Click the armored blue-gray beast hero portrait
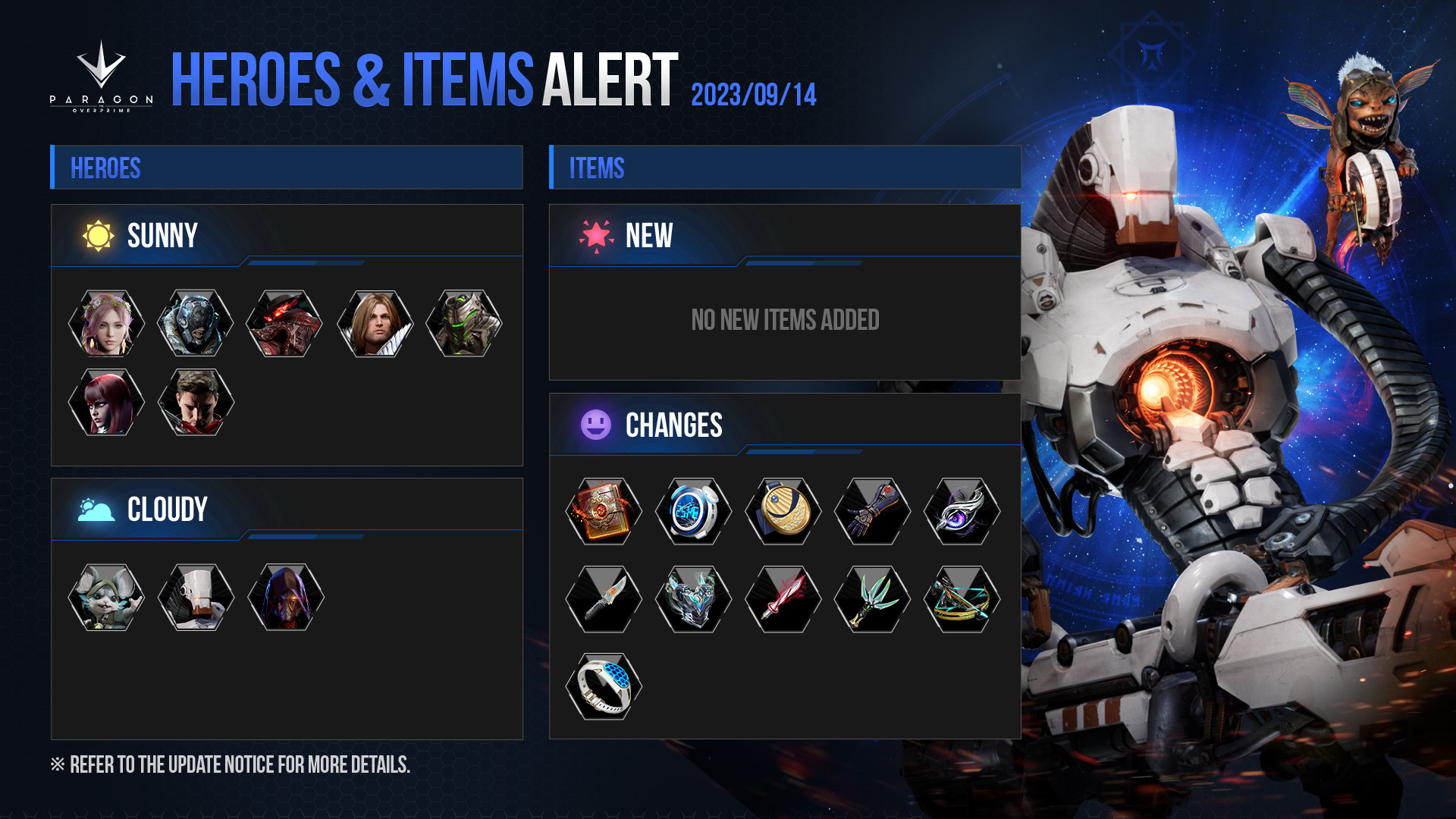This screenshot has width=1456, height=819. coord(196,324)
